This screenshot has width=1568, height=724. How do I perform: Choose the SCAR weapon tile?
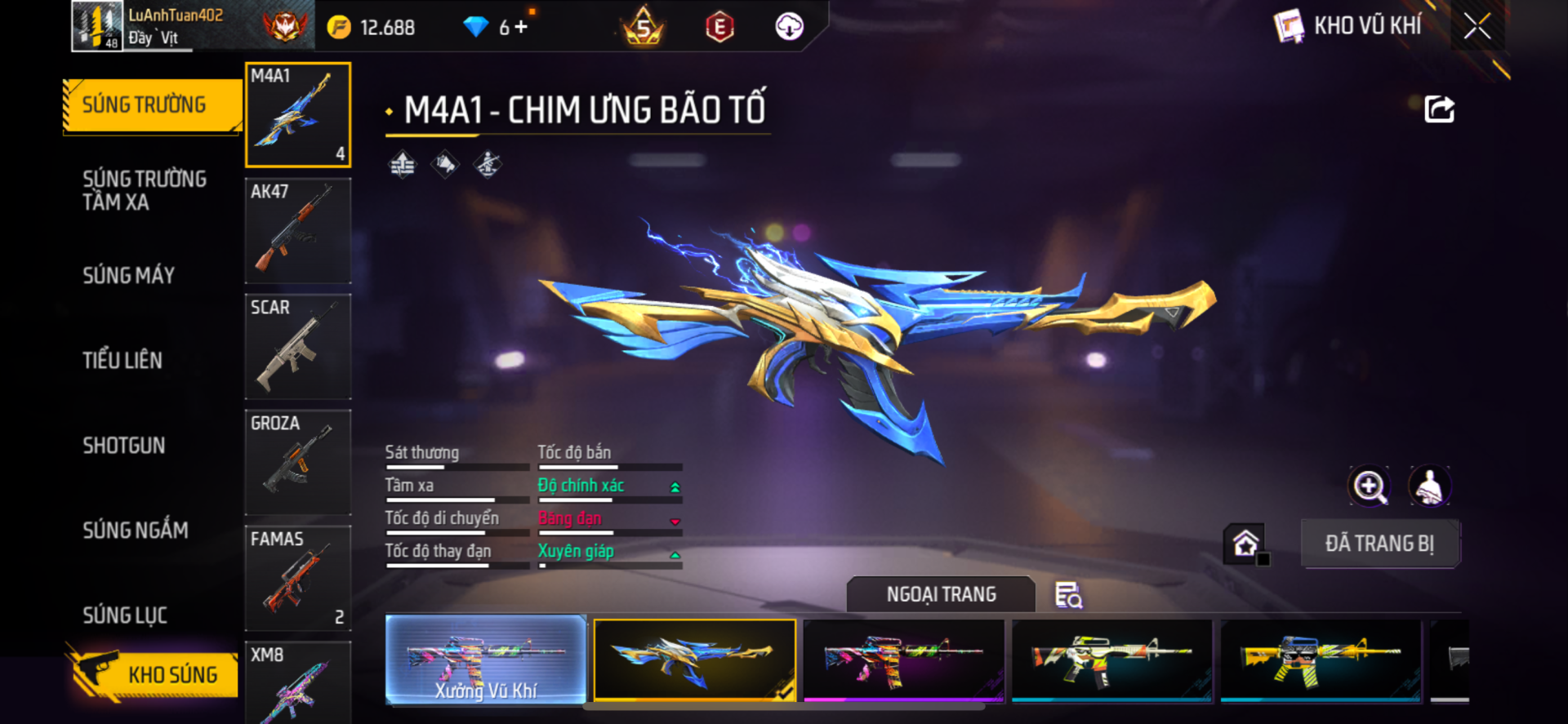pos(298,347)
